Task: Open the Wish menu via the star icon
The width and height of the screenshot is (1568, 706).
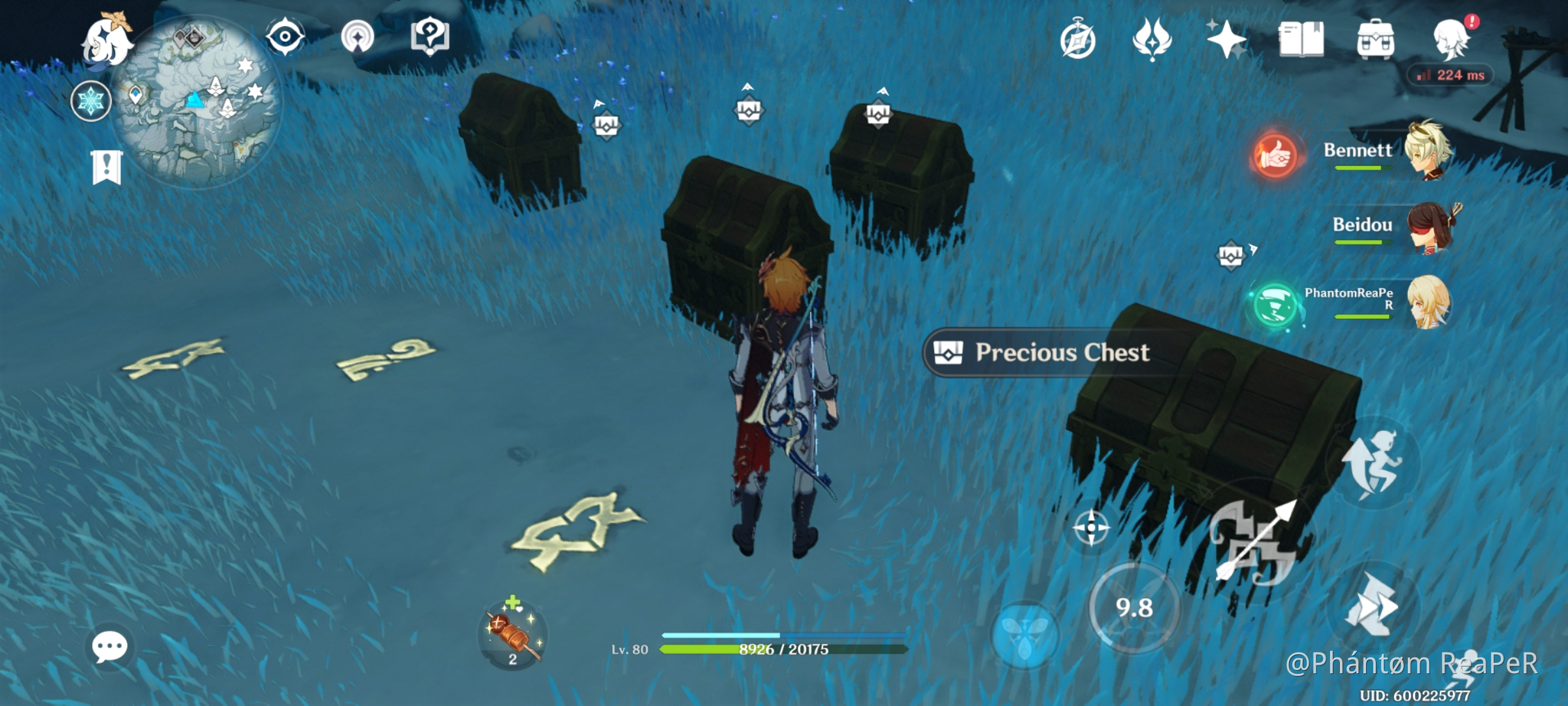Action: point(1227,41)
